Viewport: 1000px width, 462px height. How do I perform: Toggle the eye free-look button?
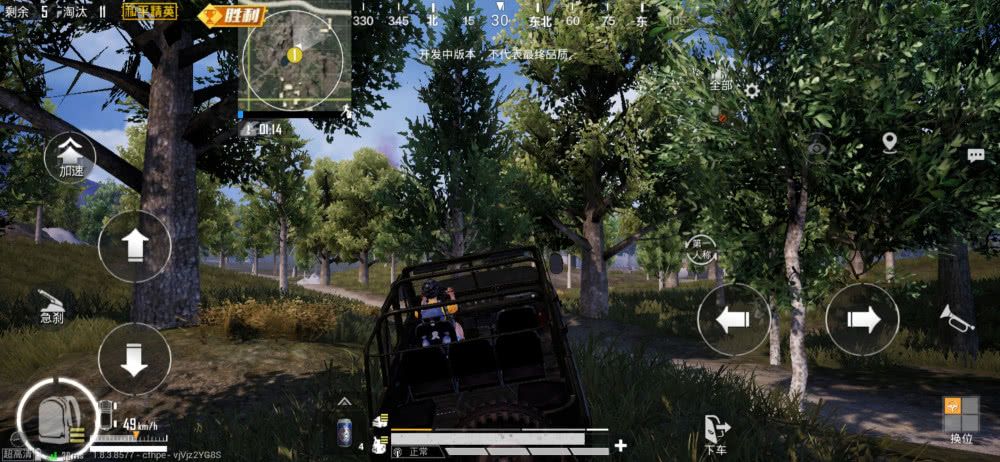818,146
